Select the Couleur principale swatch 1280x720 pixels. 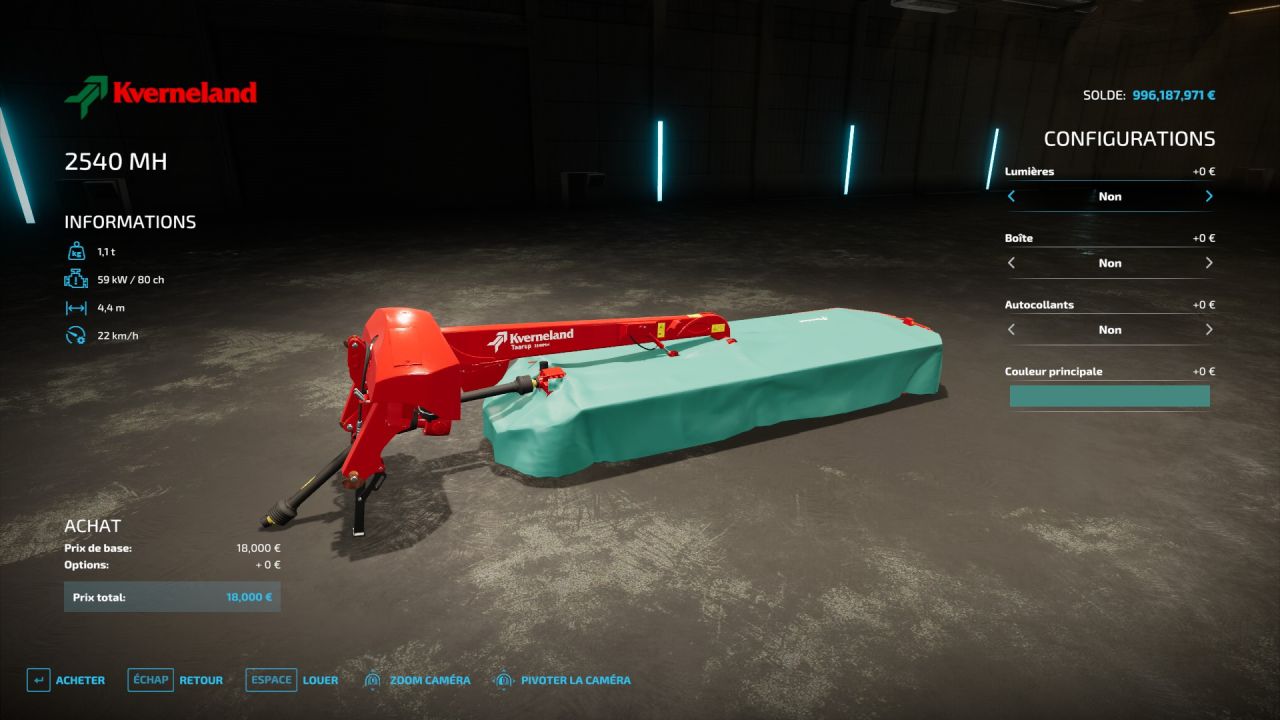pyautogui.click(x=1110, y=396)
